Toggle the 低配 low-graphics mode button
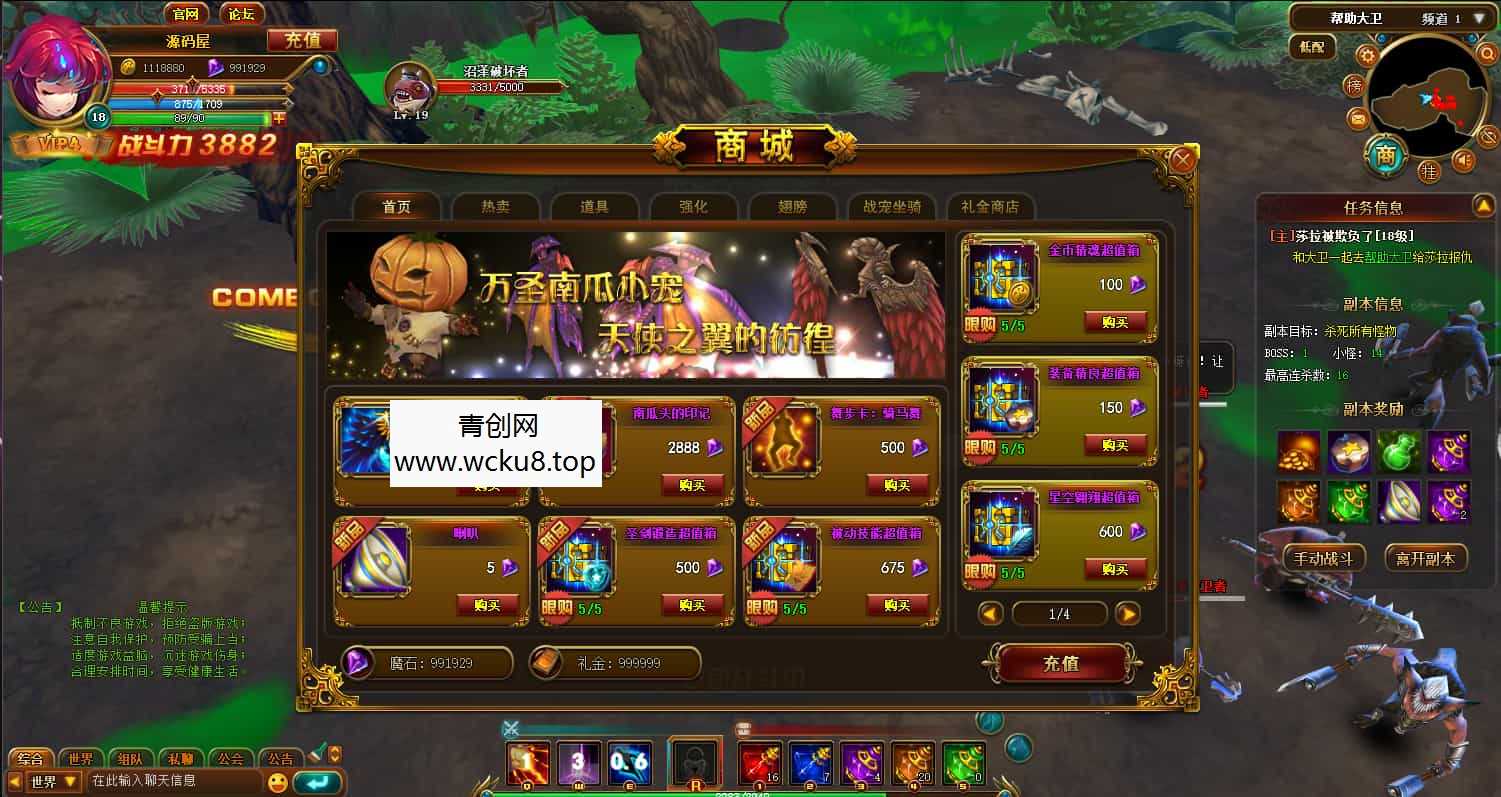This screenshot has height=797, width=1501. click(1312, 48)
